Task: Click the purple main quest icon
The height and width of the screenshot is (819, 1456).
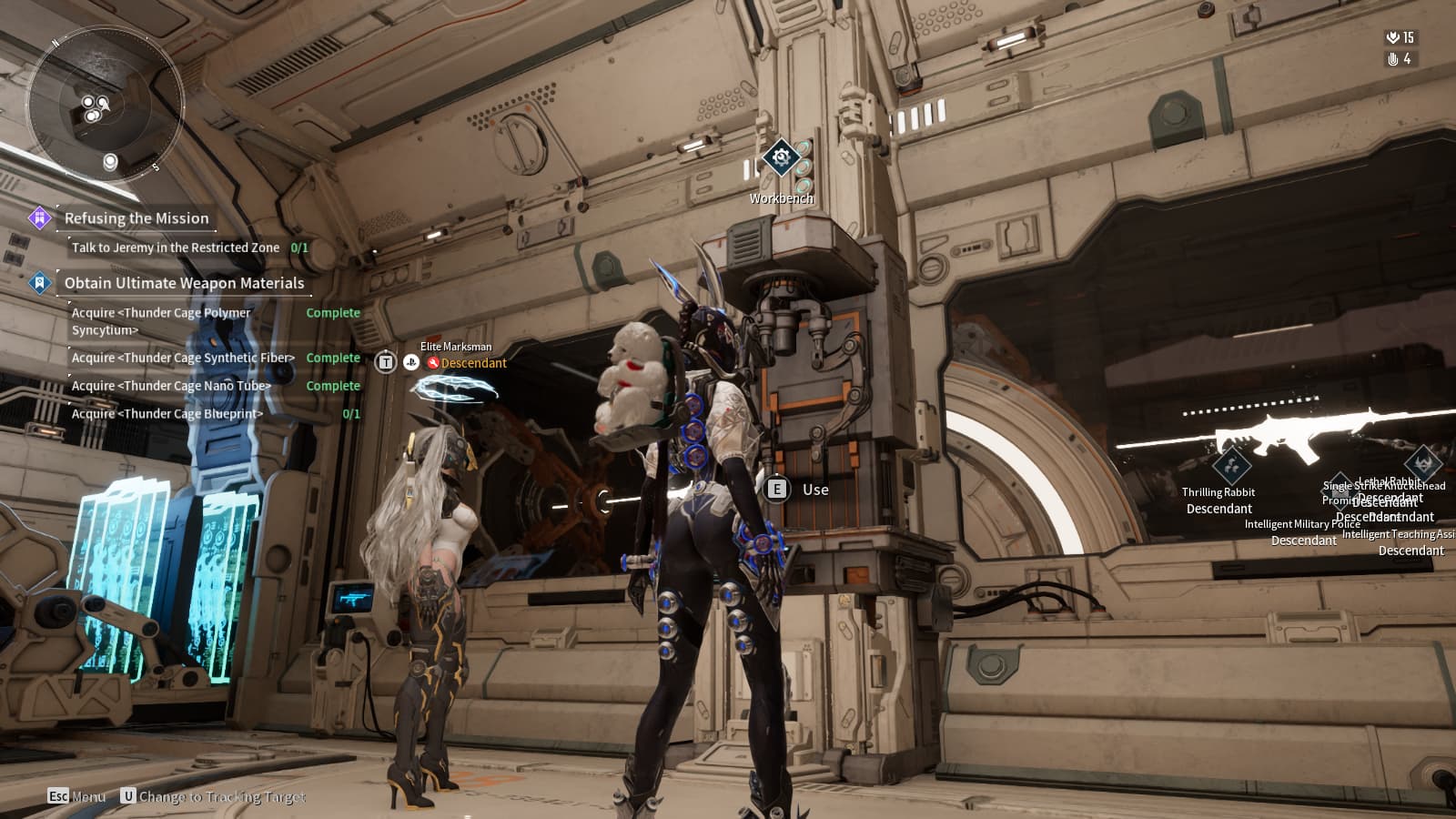Action: tap(39, 218)
